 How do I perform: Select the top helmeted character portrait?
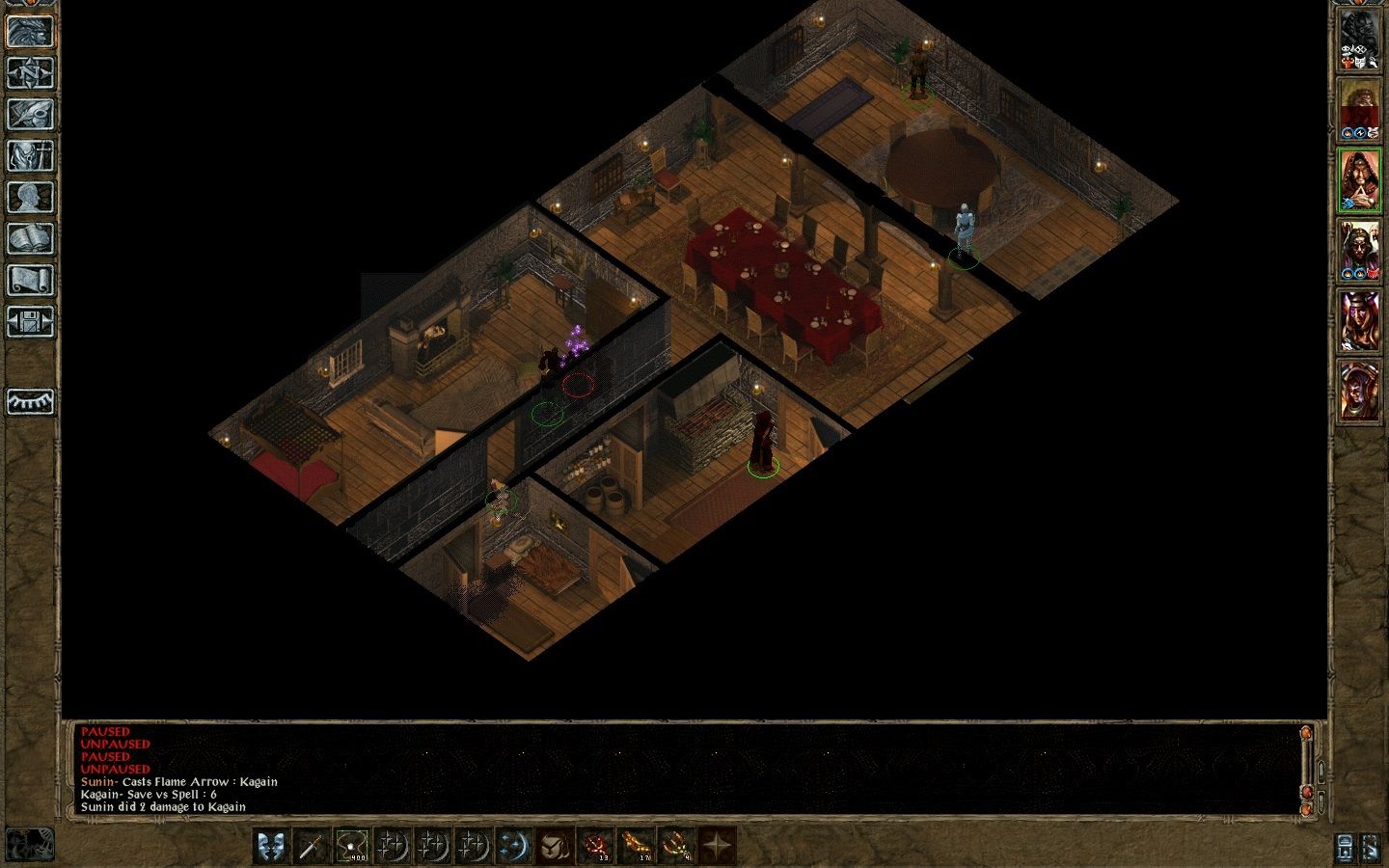tap(1359, 41)
